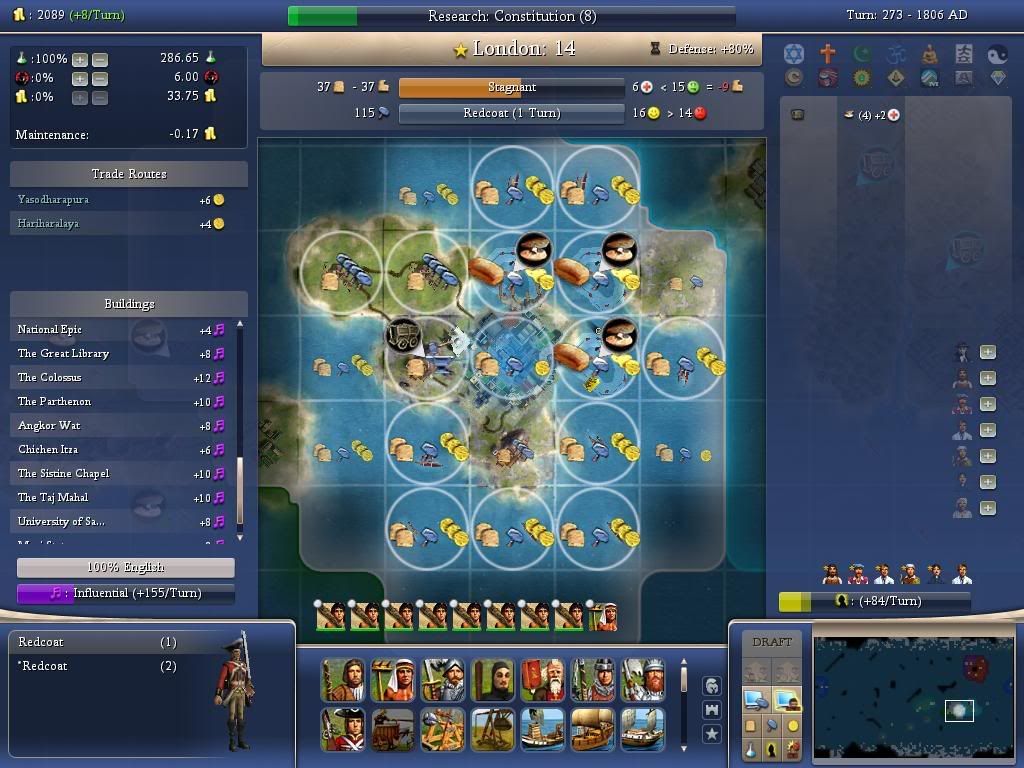Choose The Taj Mahal in Buildings list
Image resolution: width=1024 pixels, height=768 pixels.
coord(53,497)
